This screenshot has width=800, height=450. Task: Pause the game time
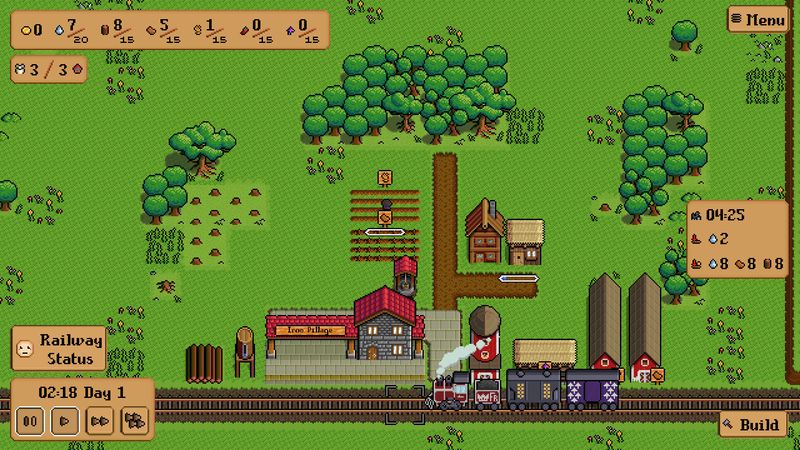[31, 421]
